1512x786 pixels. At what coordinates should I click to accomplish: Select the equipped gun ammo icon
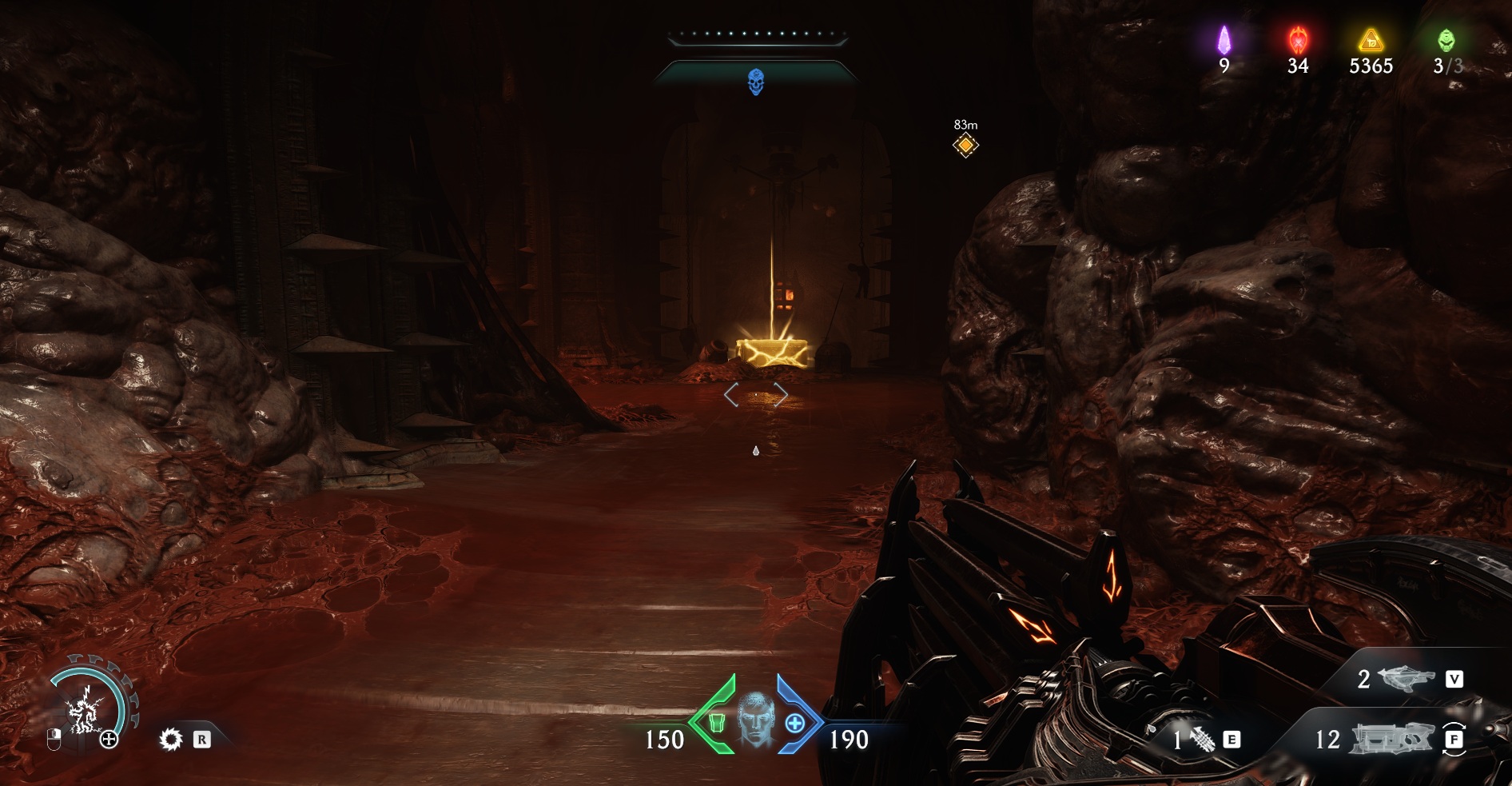coord(1391,739)
